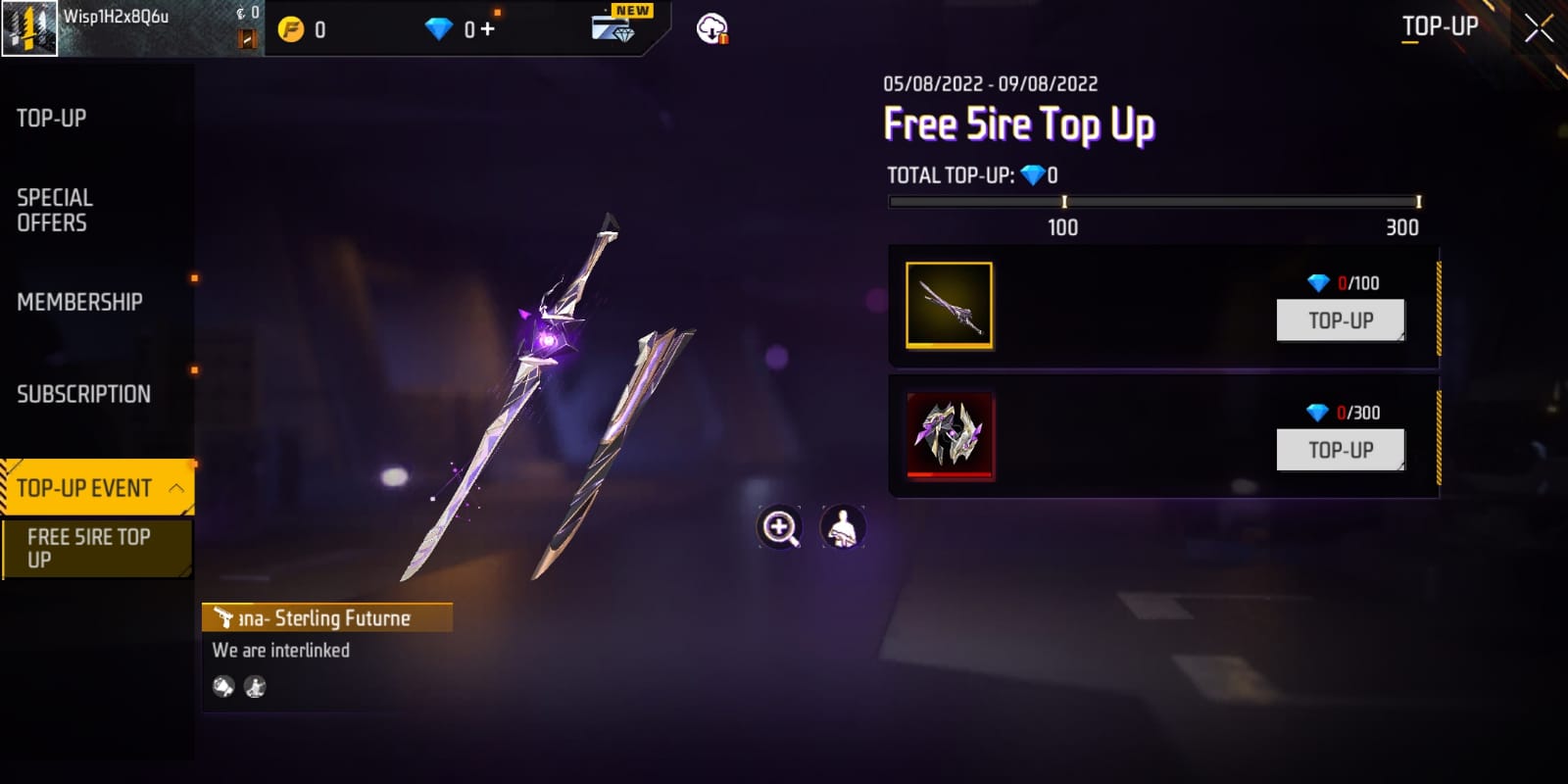Check the gold coin balance
The width and height of the screenshot is (1568, 784).
tap(304, 29)
